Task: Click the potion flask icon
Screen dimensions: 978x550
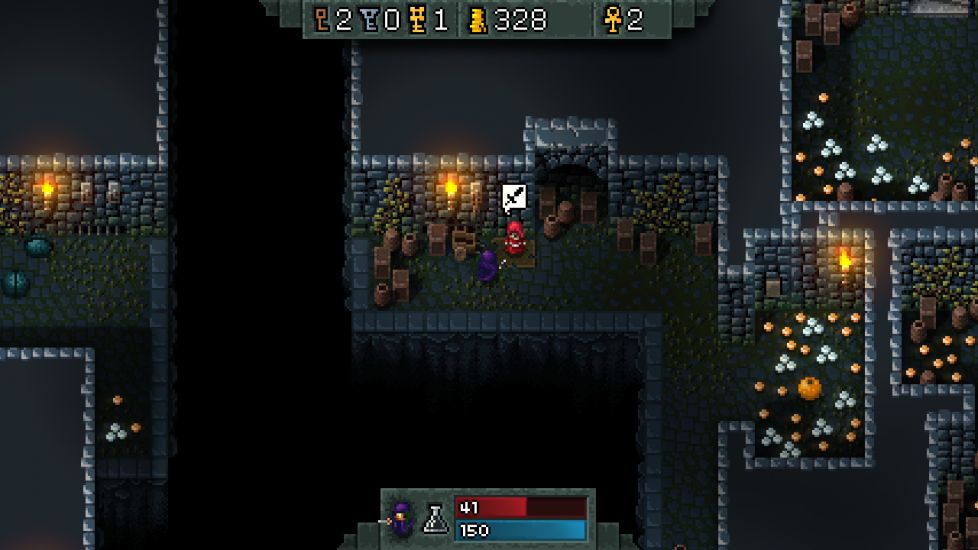Action: coord(435,518)
